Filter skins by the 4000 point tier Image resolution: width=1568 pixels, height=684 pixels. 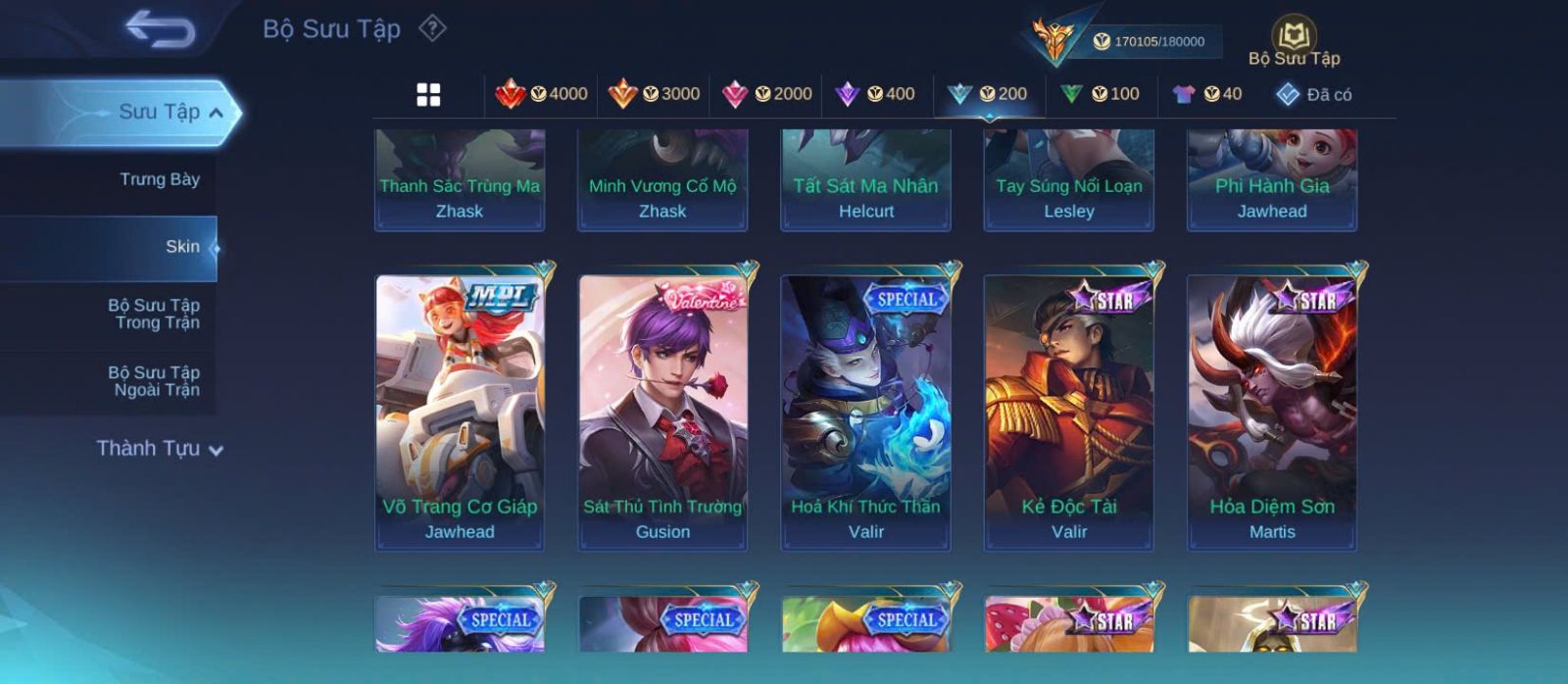click(542, 94)
